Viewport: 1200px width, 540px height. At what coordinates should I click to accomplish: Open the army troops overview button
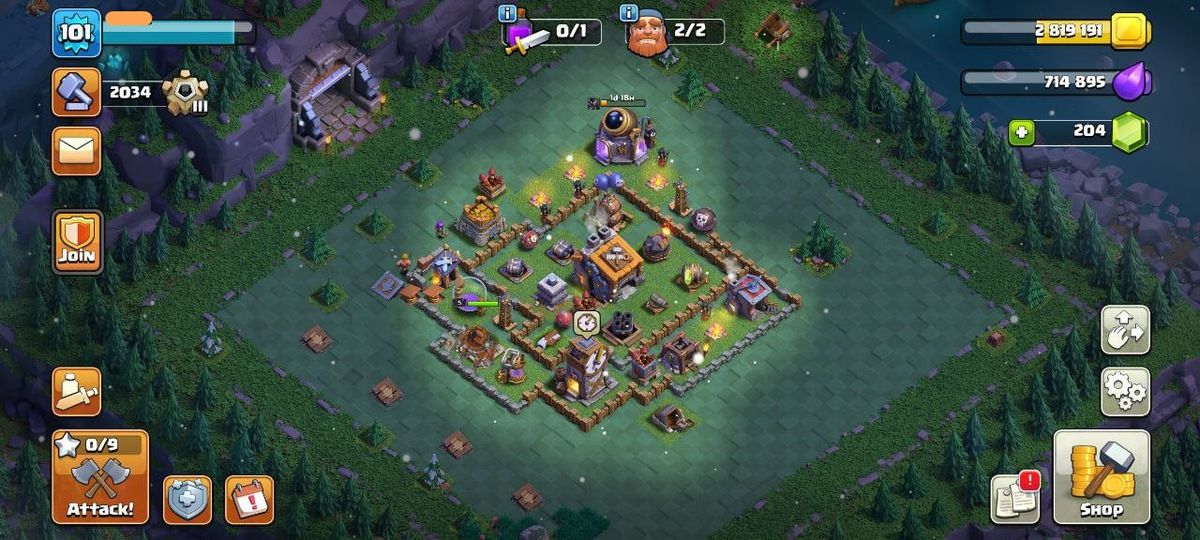[x=77, y=391]
